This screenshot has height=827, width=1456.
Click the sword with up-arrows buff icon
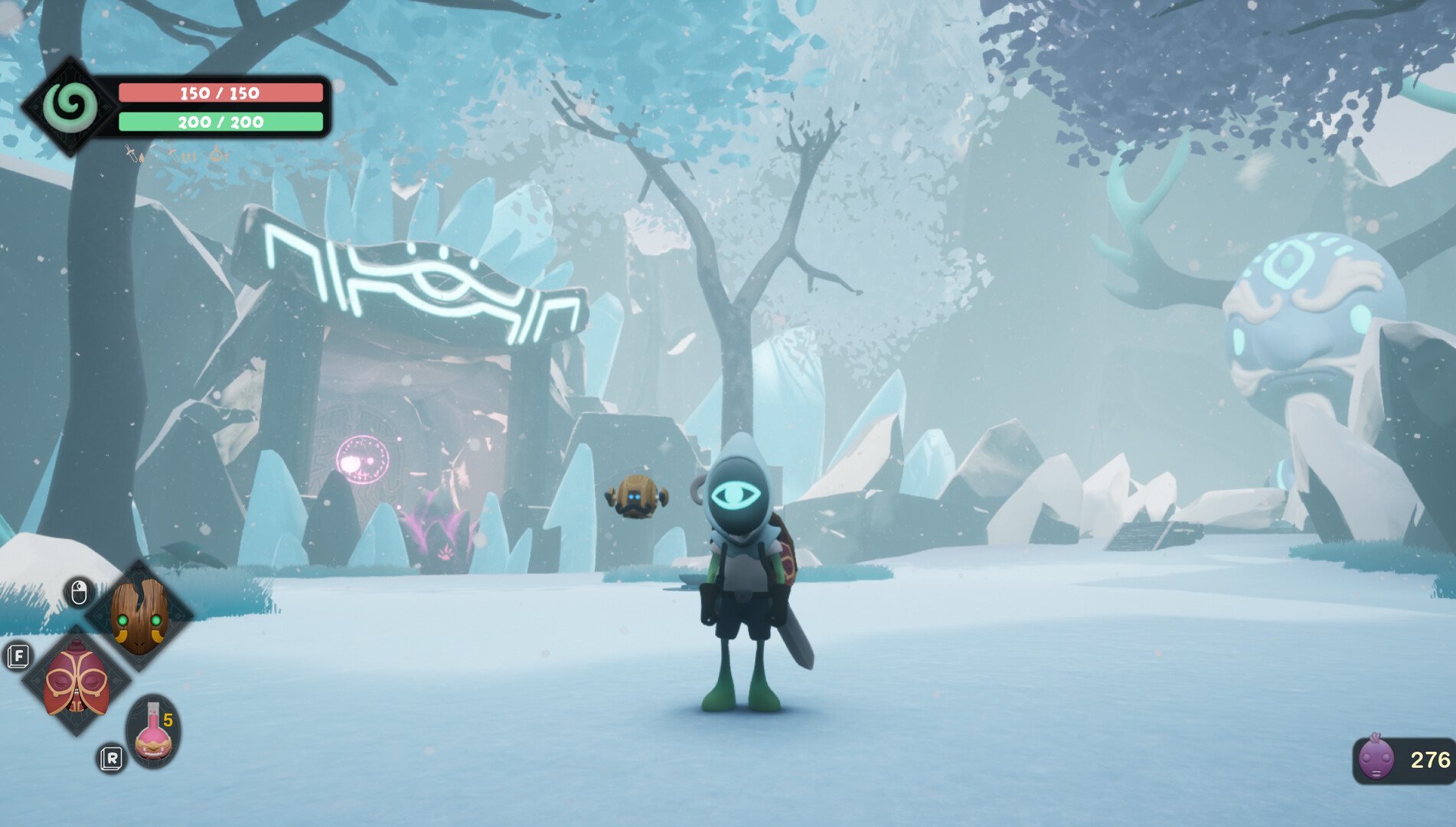click(x=182, y=155)
